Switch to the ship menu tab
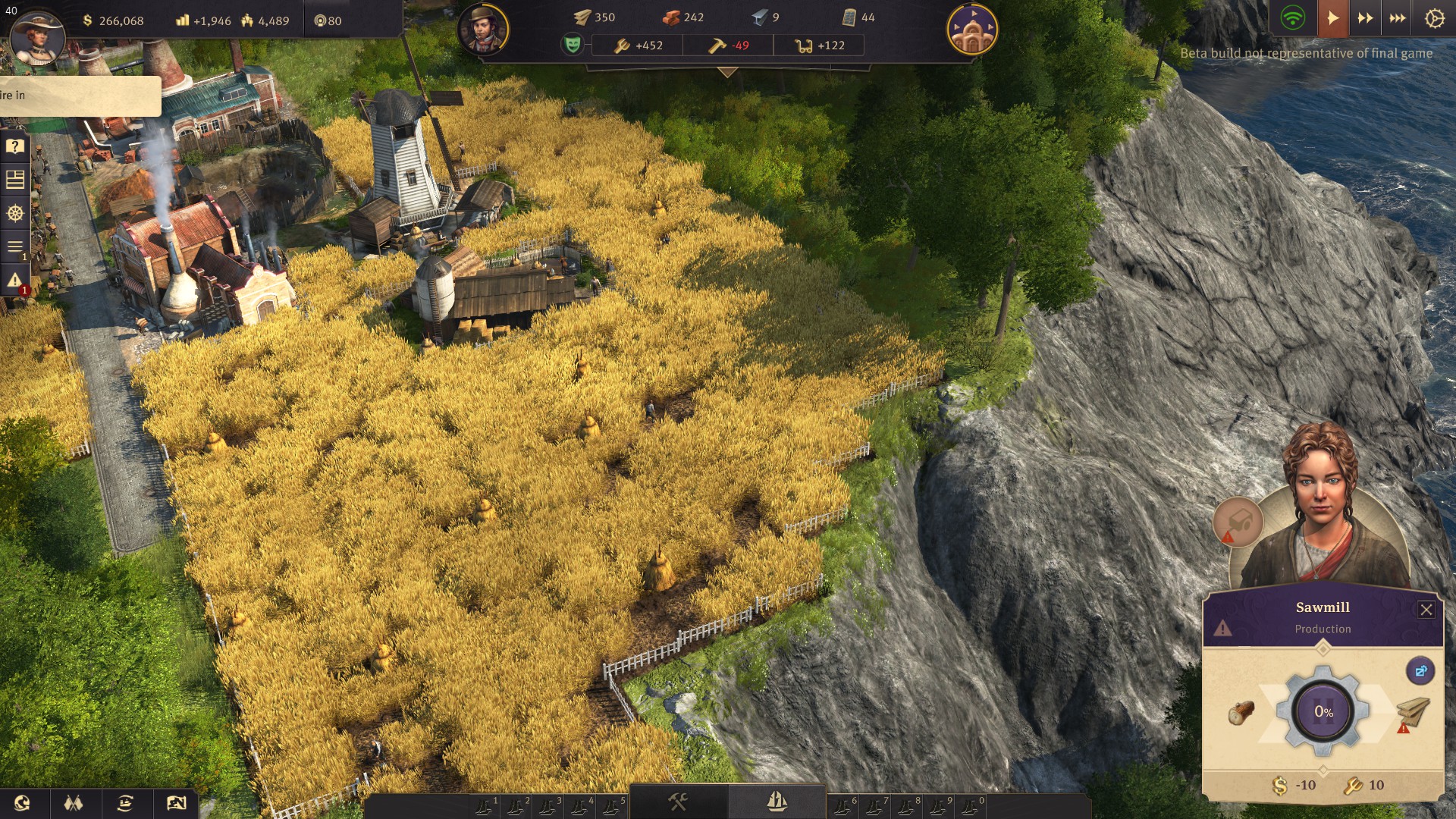The height and width of the screenshot is (819, 1456). pyautogui.click(x=777, y=802)
